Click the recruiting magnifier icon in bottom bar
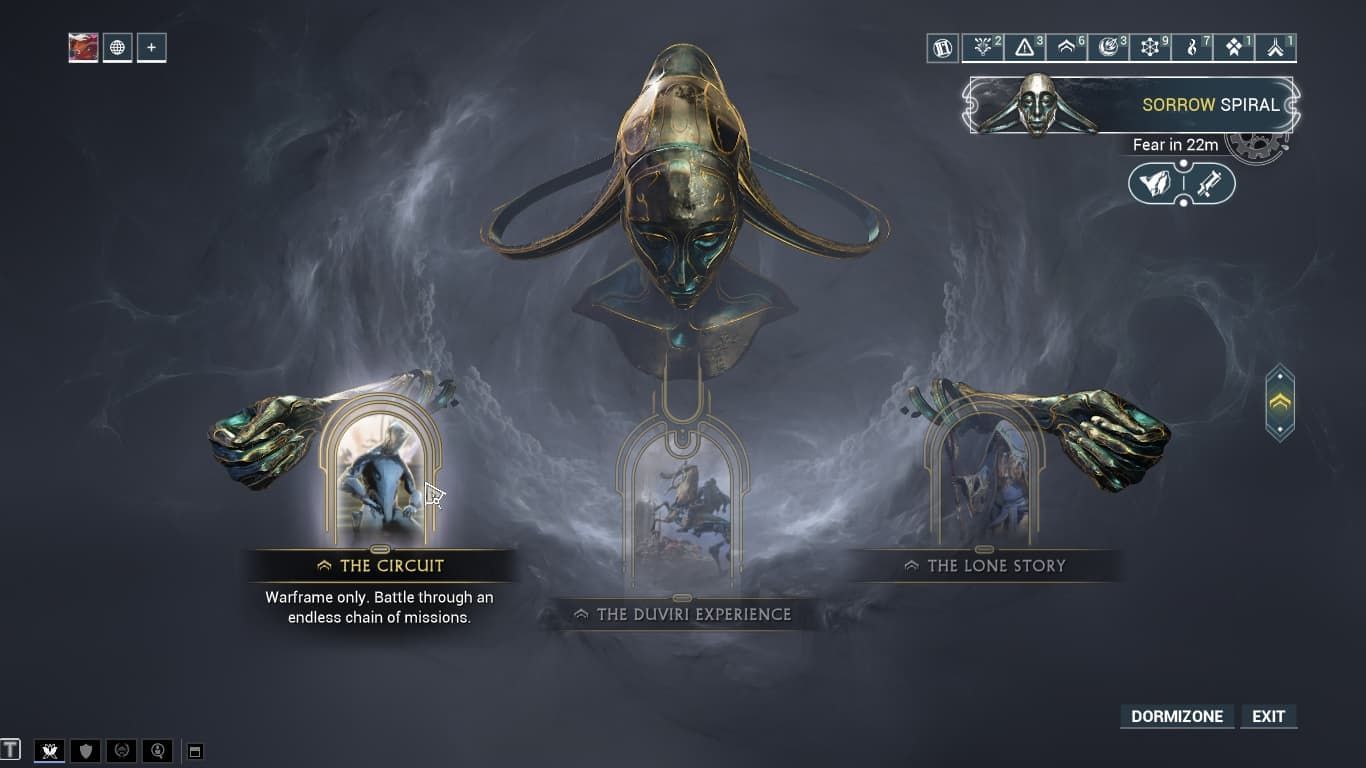This screenshot has height=768, width=1366. point(157,750)
